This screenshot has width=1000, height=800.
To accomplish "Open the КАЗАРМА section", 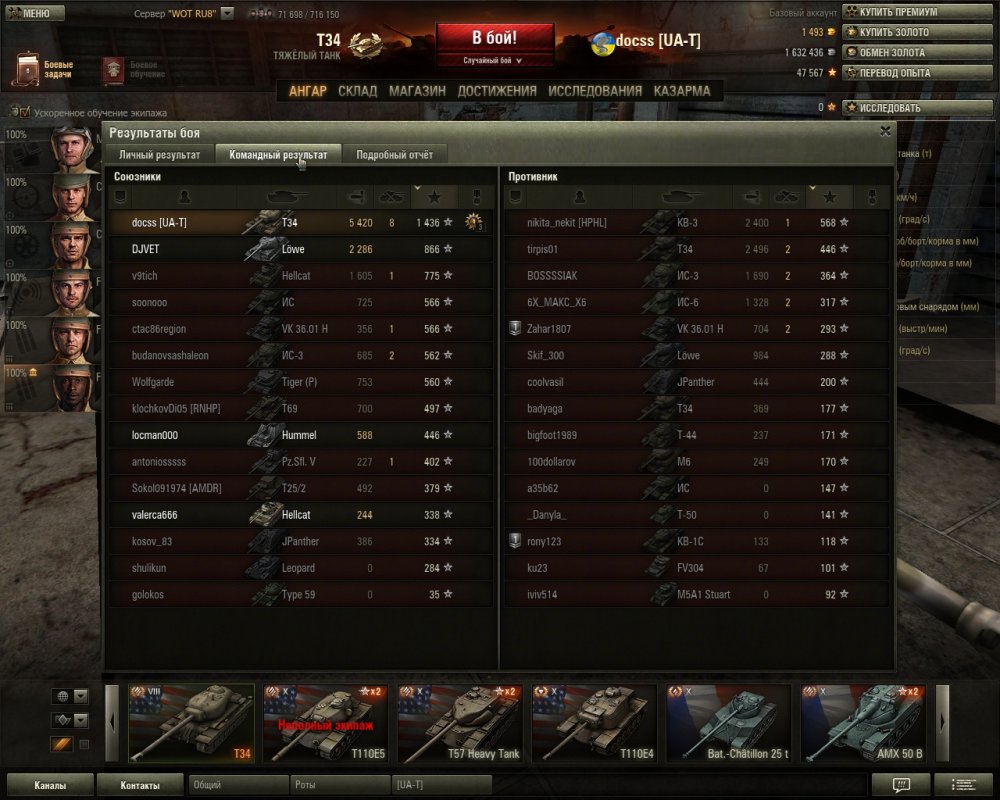I will click(x=682, y=91).
